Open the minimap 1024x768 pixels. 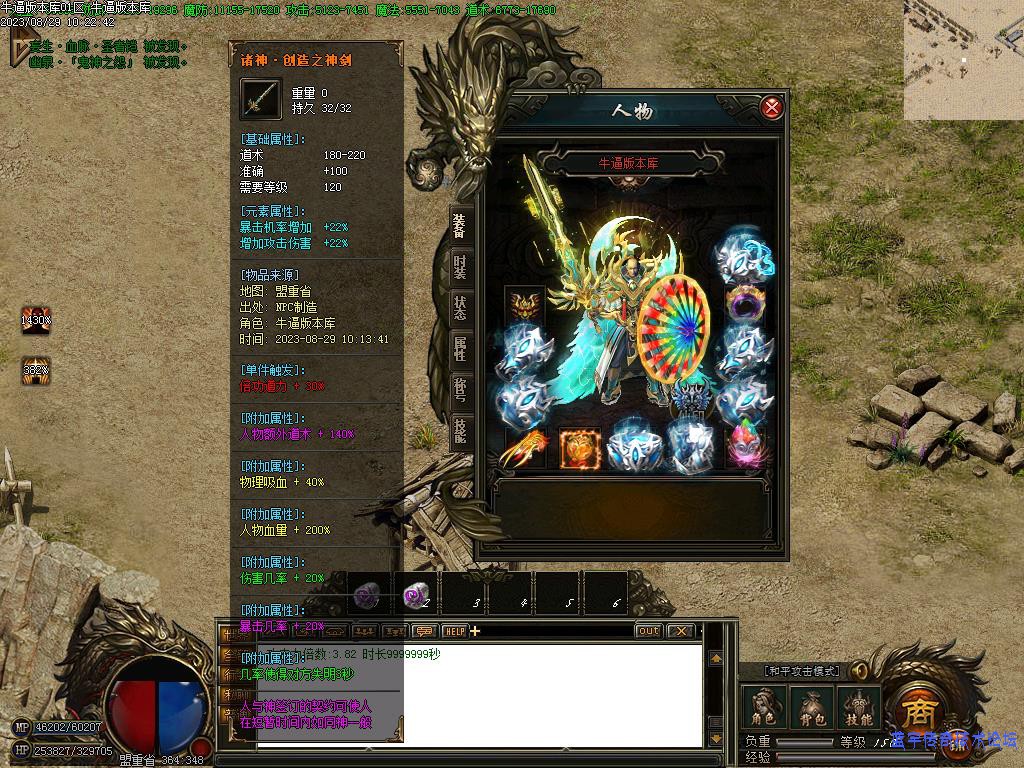click(x=964, y=60)
